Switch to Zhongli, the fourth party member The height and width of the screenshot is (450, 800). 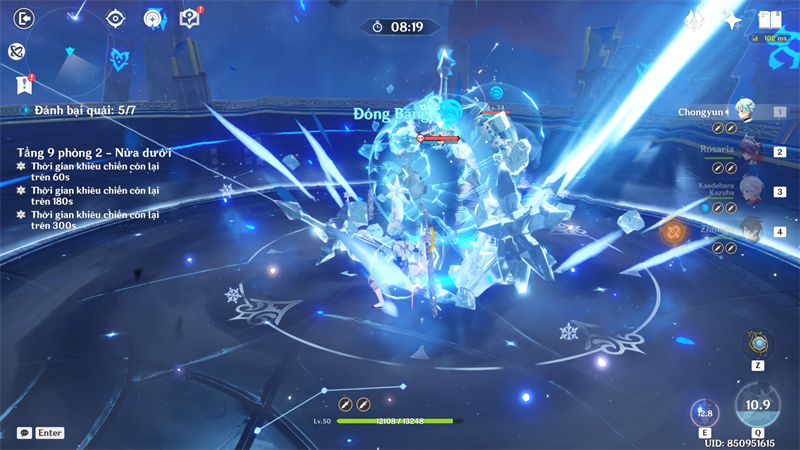click(x=747, y=230)
